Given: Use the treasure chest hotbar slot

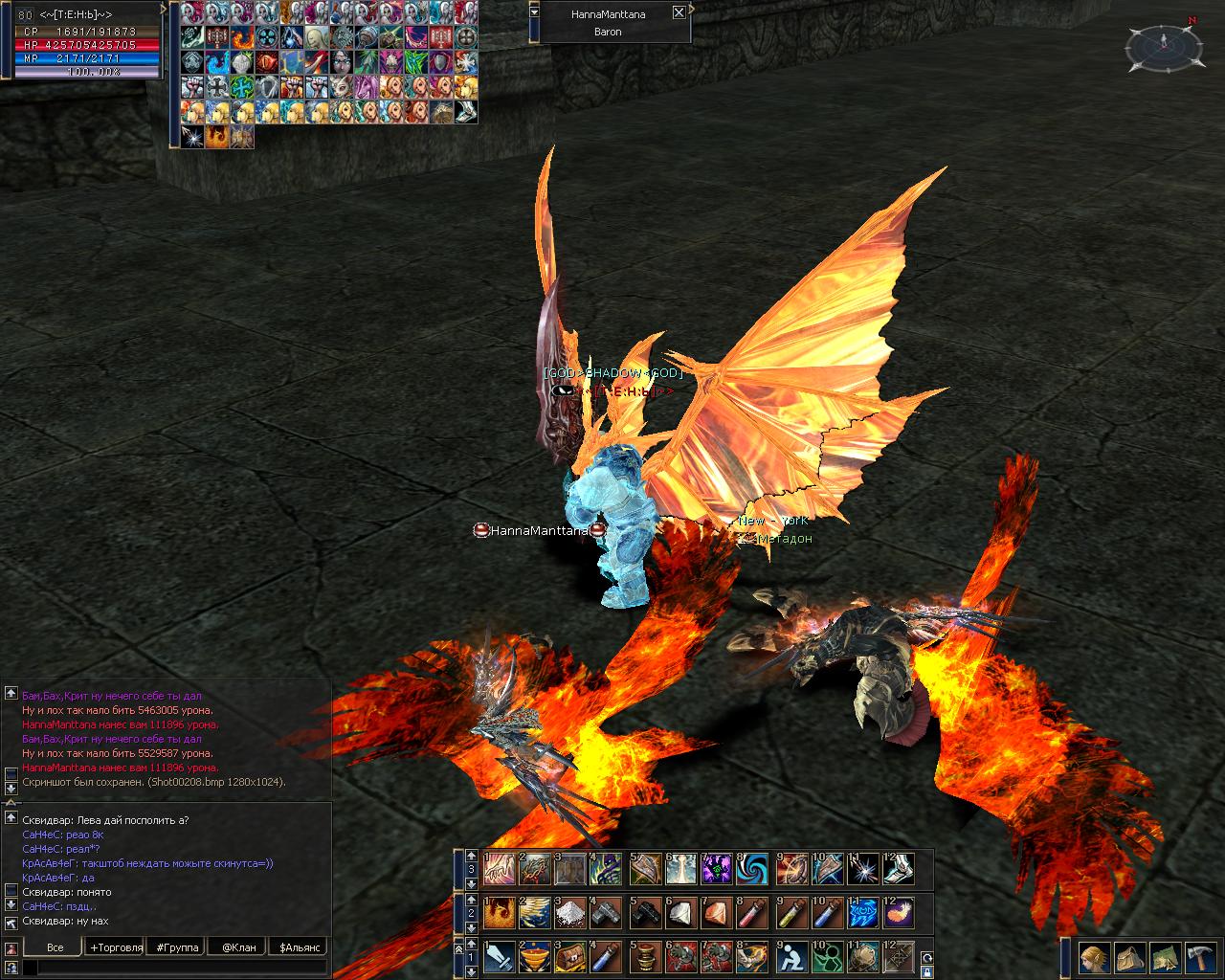Looking at the screenshot, I should [x=572, y=957].
